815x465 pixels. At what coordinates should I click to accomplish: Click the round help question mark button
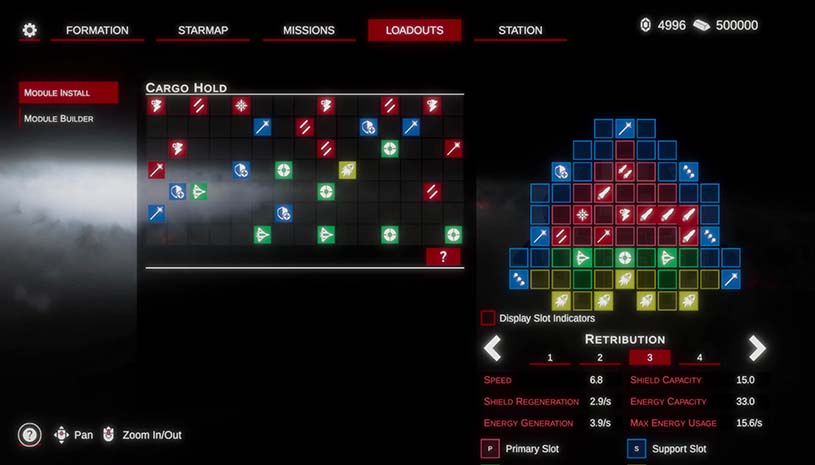pyautogui.click(x=30, y=435)
